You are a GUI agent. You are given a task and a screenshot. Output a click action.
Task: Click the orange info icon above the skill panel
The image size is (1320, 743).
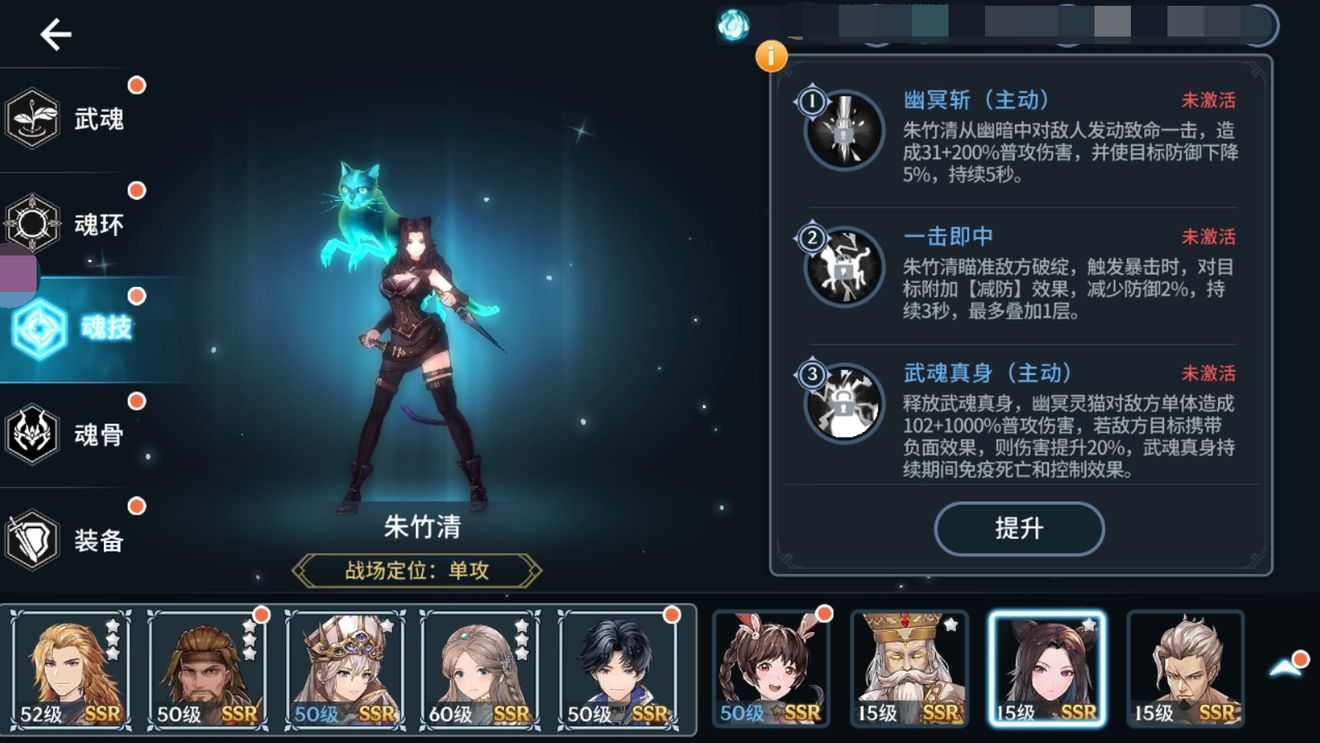point(770,58)
